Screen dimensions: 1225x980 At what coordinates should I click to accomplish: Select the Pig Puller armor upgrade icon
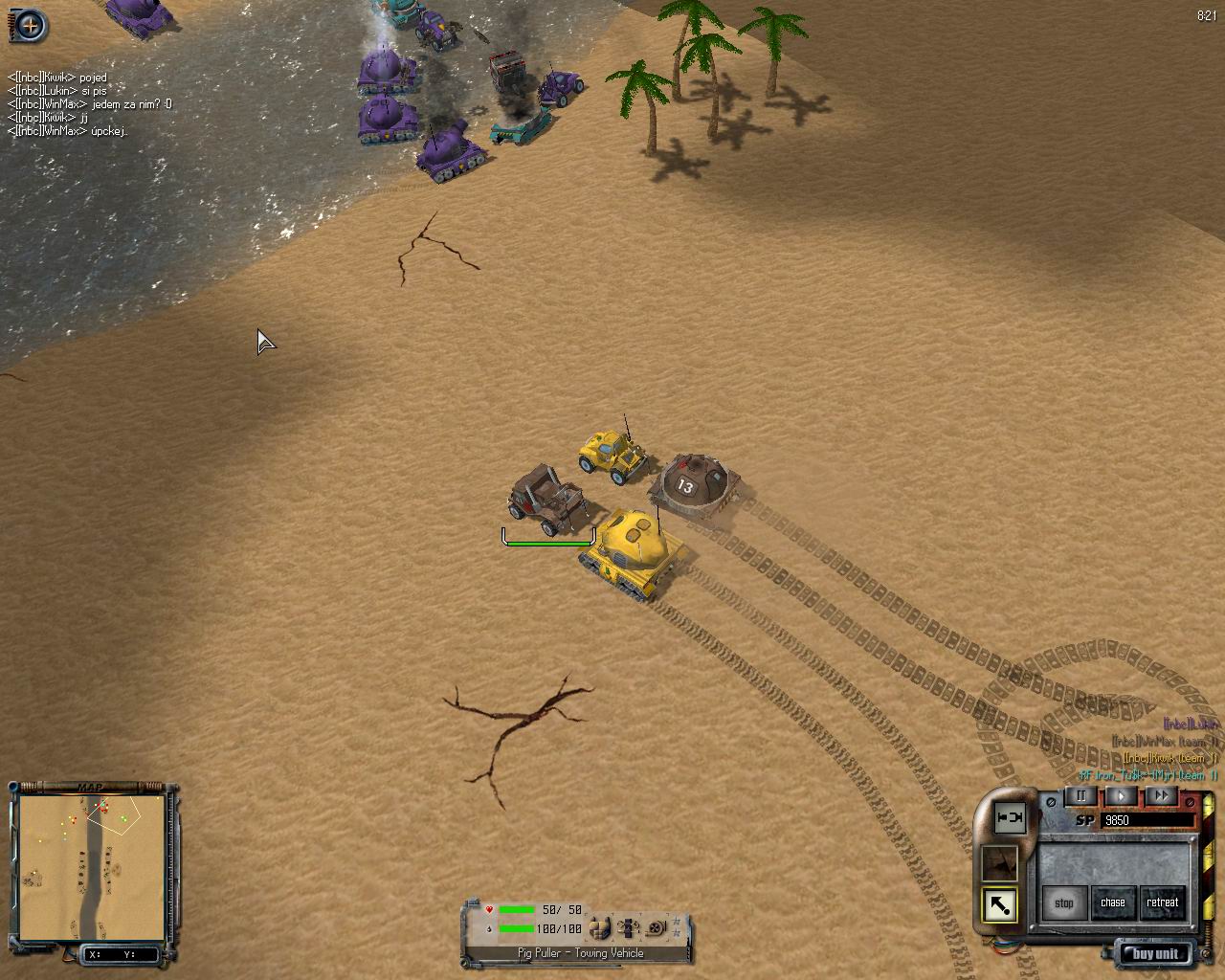point(600,927)
